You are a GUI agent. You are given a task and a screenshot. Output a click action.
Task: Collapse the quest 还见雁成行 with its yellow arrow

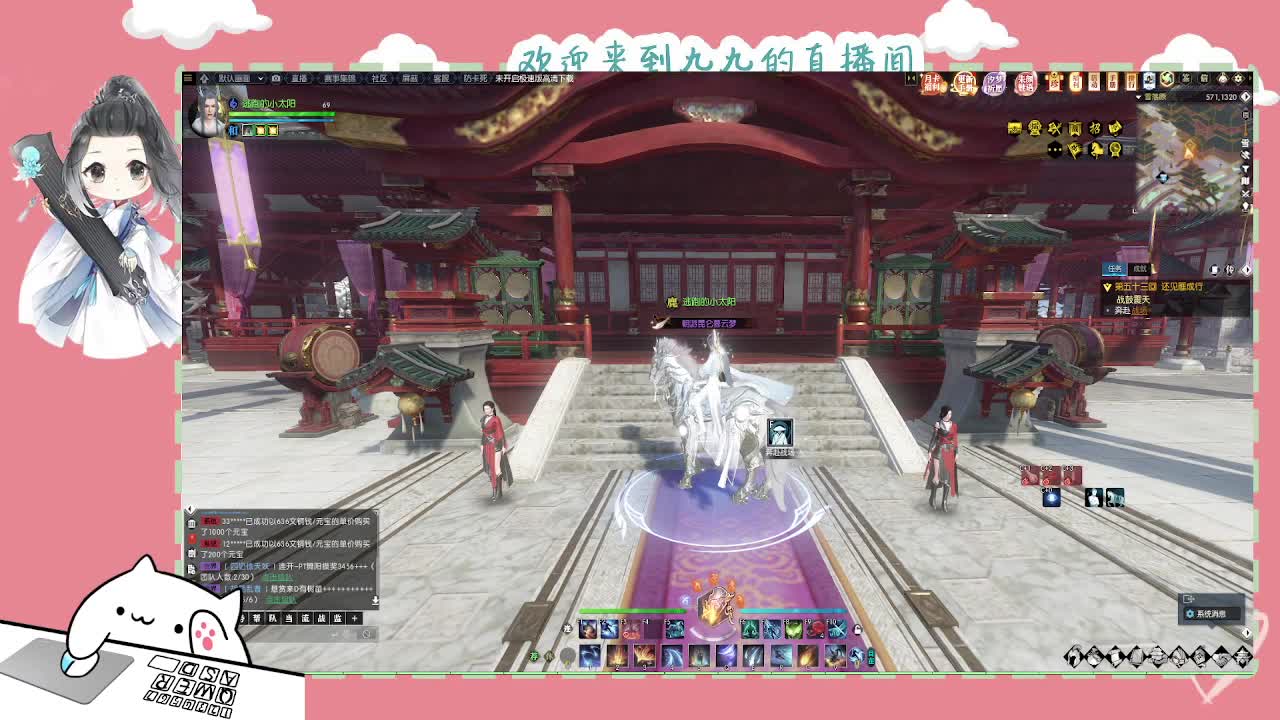(1108, 286)
